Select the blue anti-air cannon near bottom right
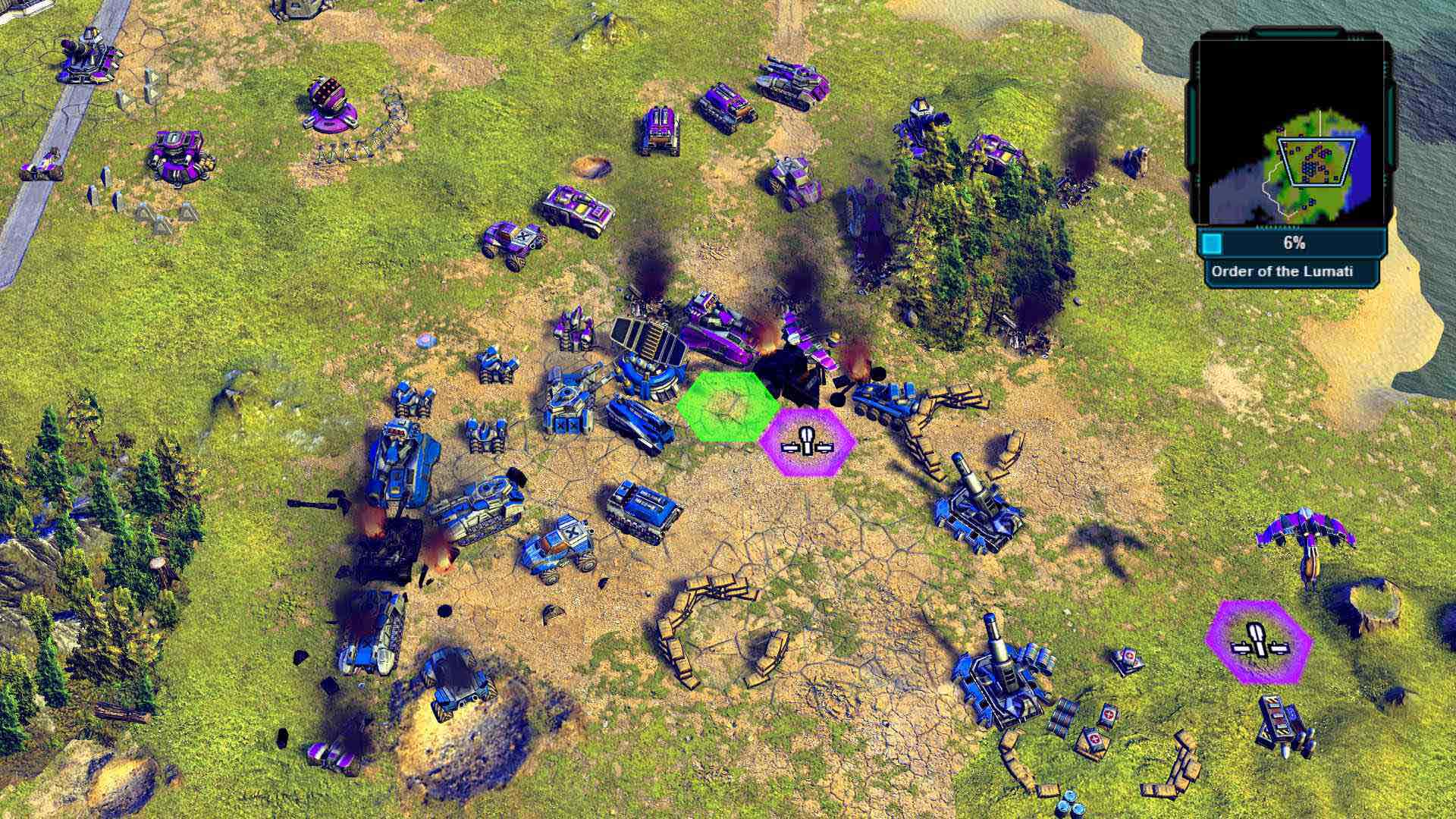Screen dimensions: 1456x819 click(x=1001, y=682)
